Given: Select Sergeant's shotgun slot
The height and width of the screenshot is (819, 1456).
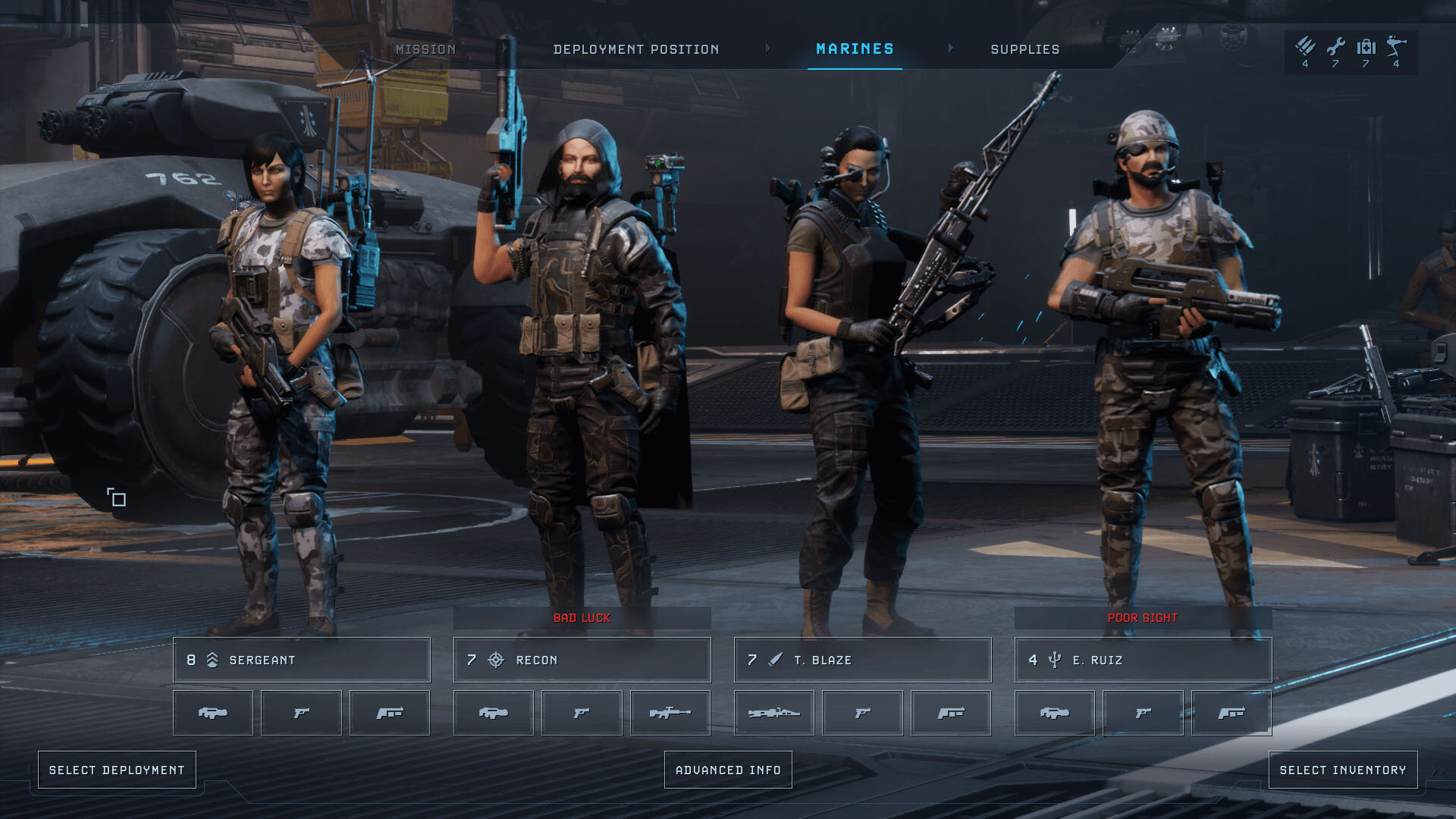Looking at the screenshot, I should pyautogui.click(x=390, y=713).
